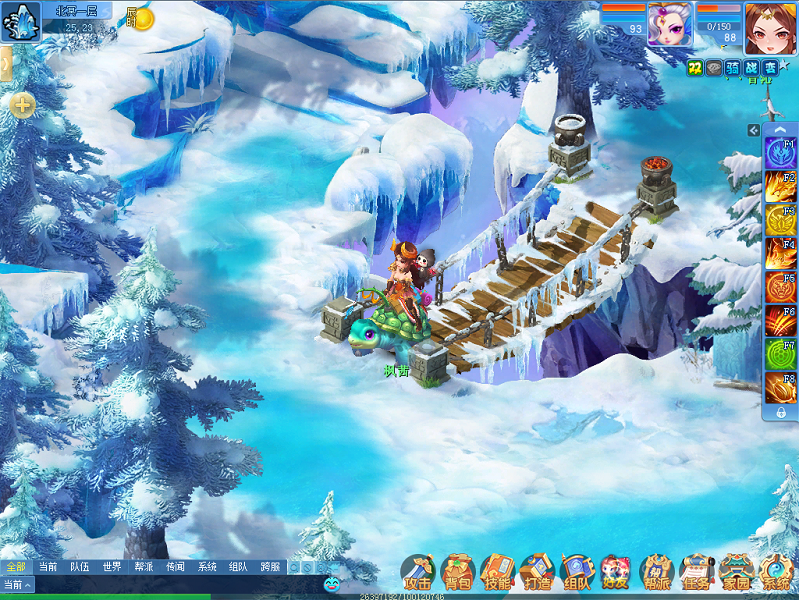Screen dimensions: 799x600
Task: Select the 队伍 chat tab
Action: [80, 567]
